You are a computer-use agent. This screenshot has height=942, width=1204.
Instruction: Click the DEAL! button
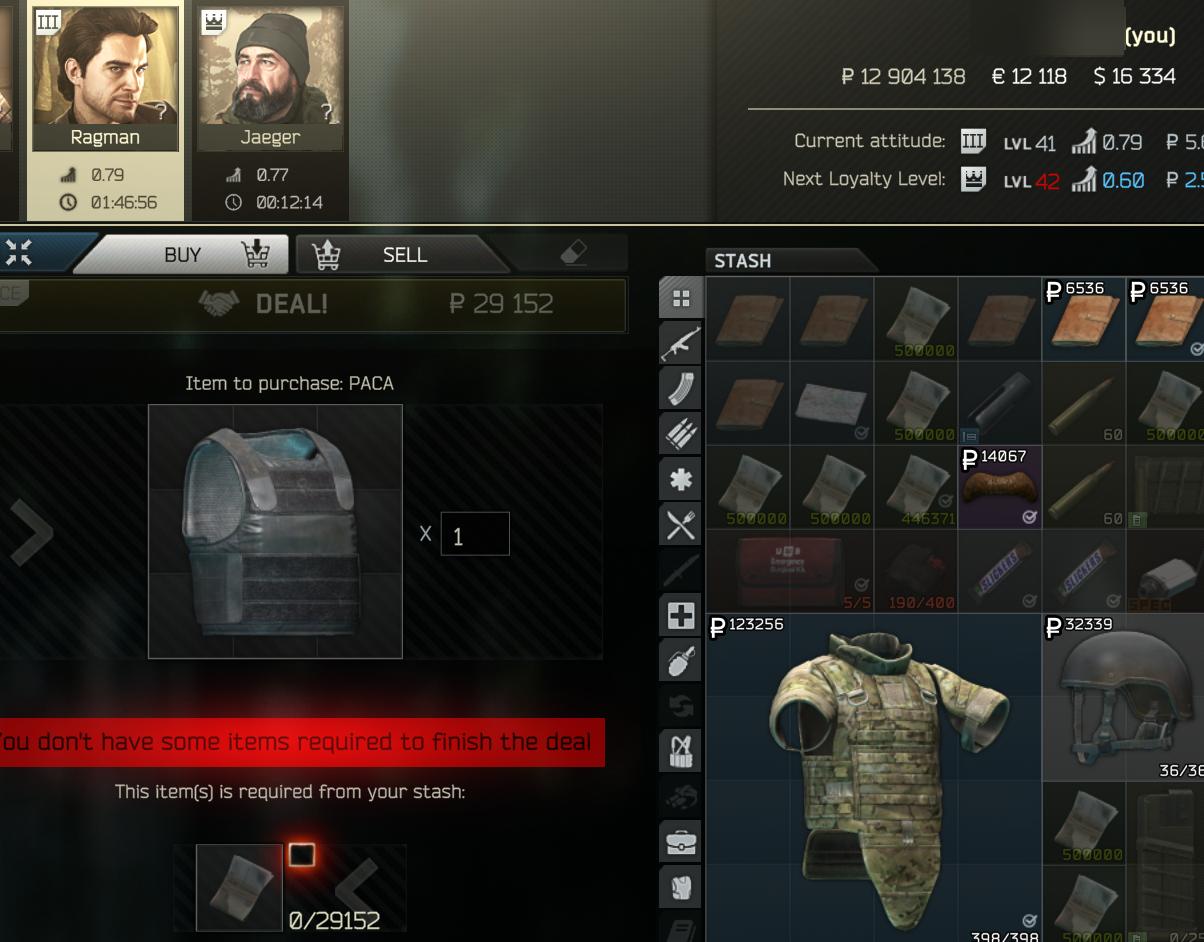[x=292, y=304]
